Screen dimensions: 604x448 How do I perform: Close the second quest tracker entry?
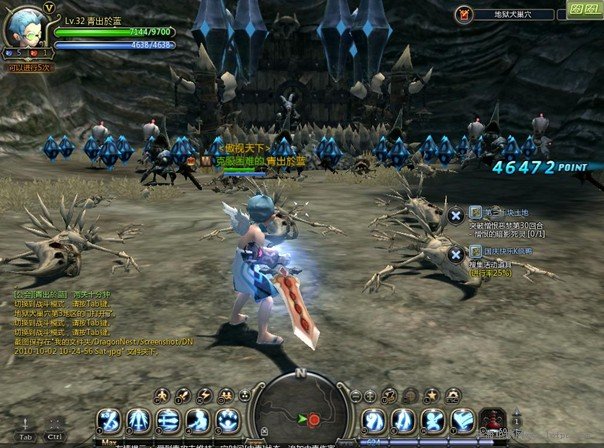455,254
